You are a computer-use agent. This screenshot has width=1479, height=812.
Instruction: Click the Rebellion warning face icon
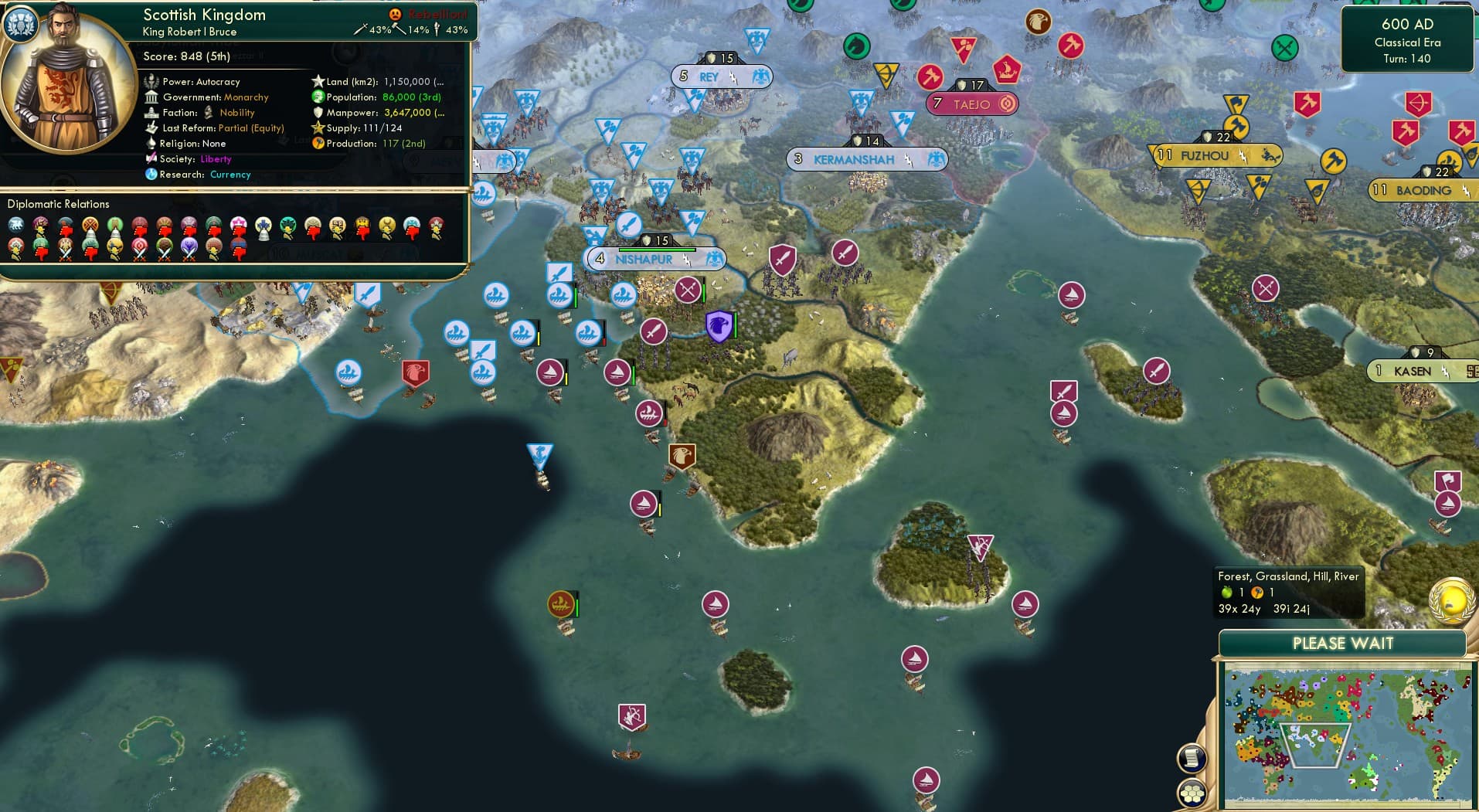[395, 12]
